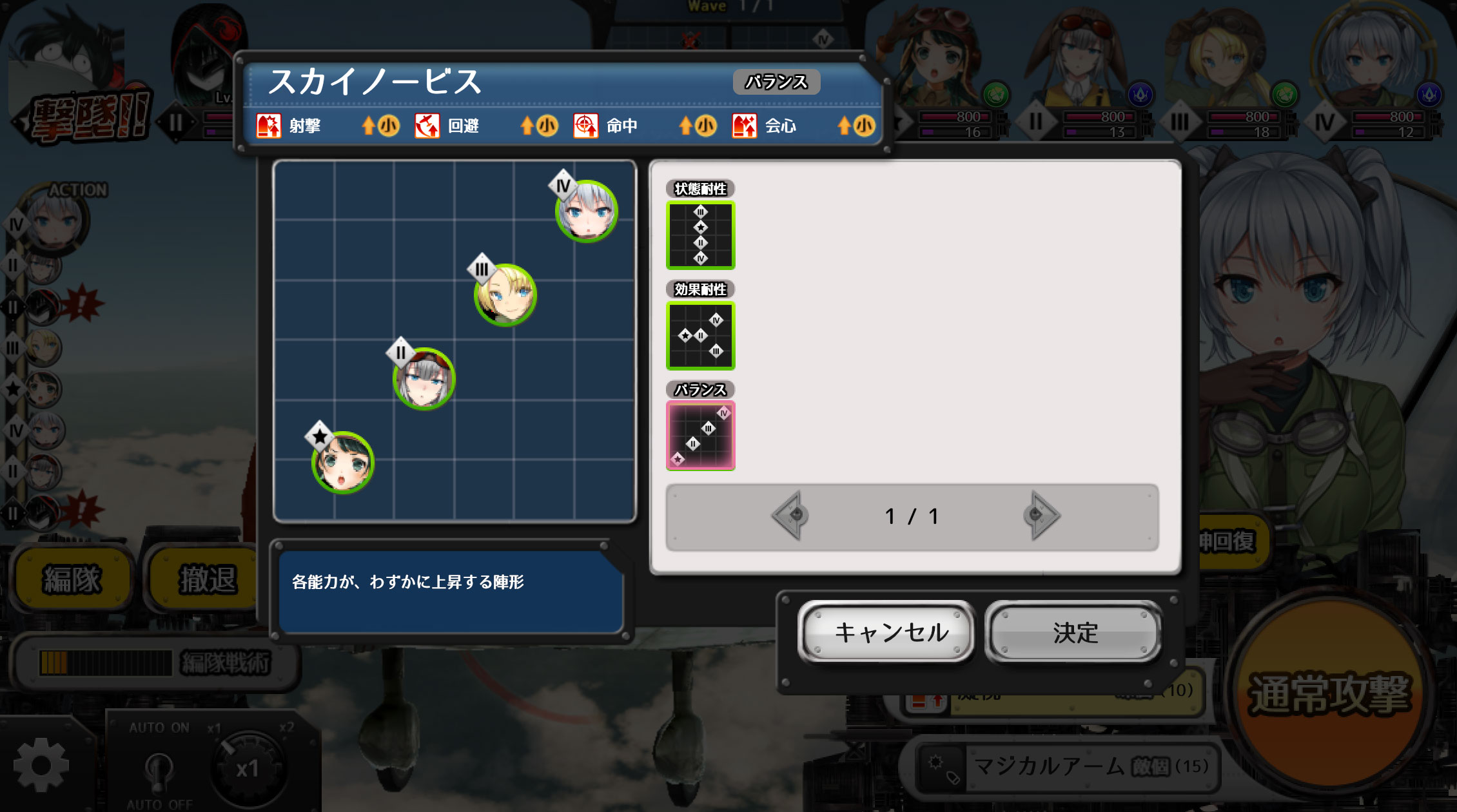
Task: Select star leader unit on formation grid
Action: (342, 462)
